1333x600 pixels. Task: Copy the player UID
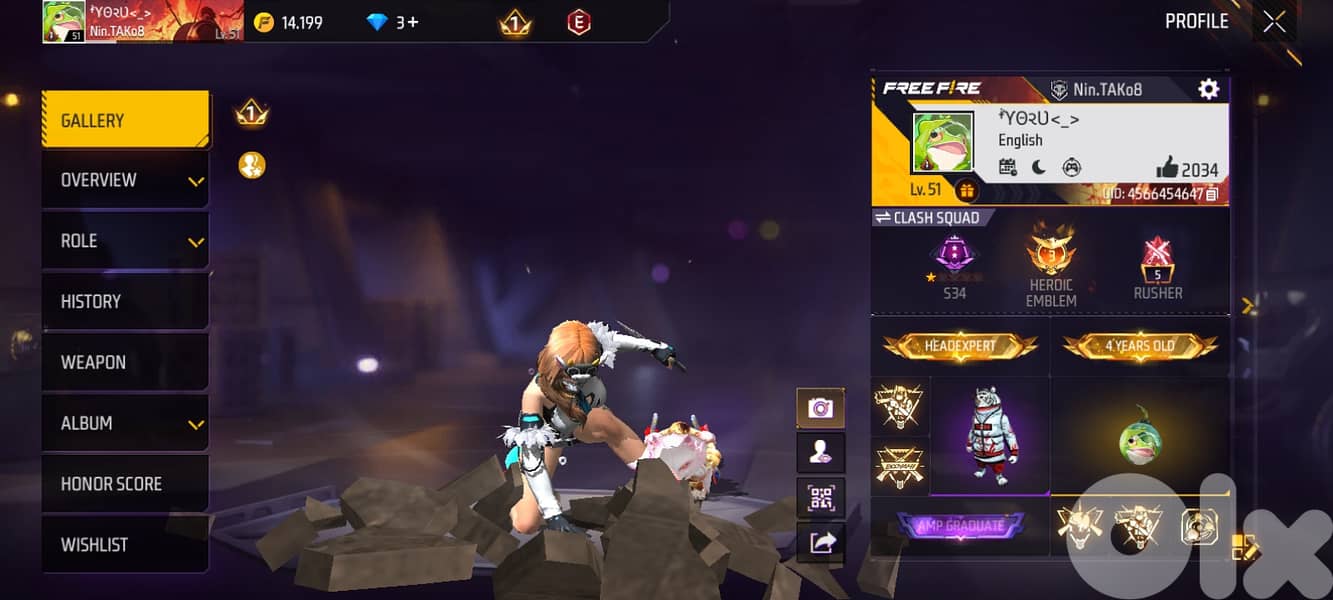click(x=1211, y=194)
